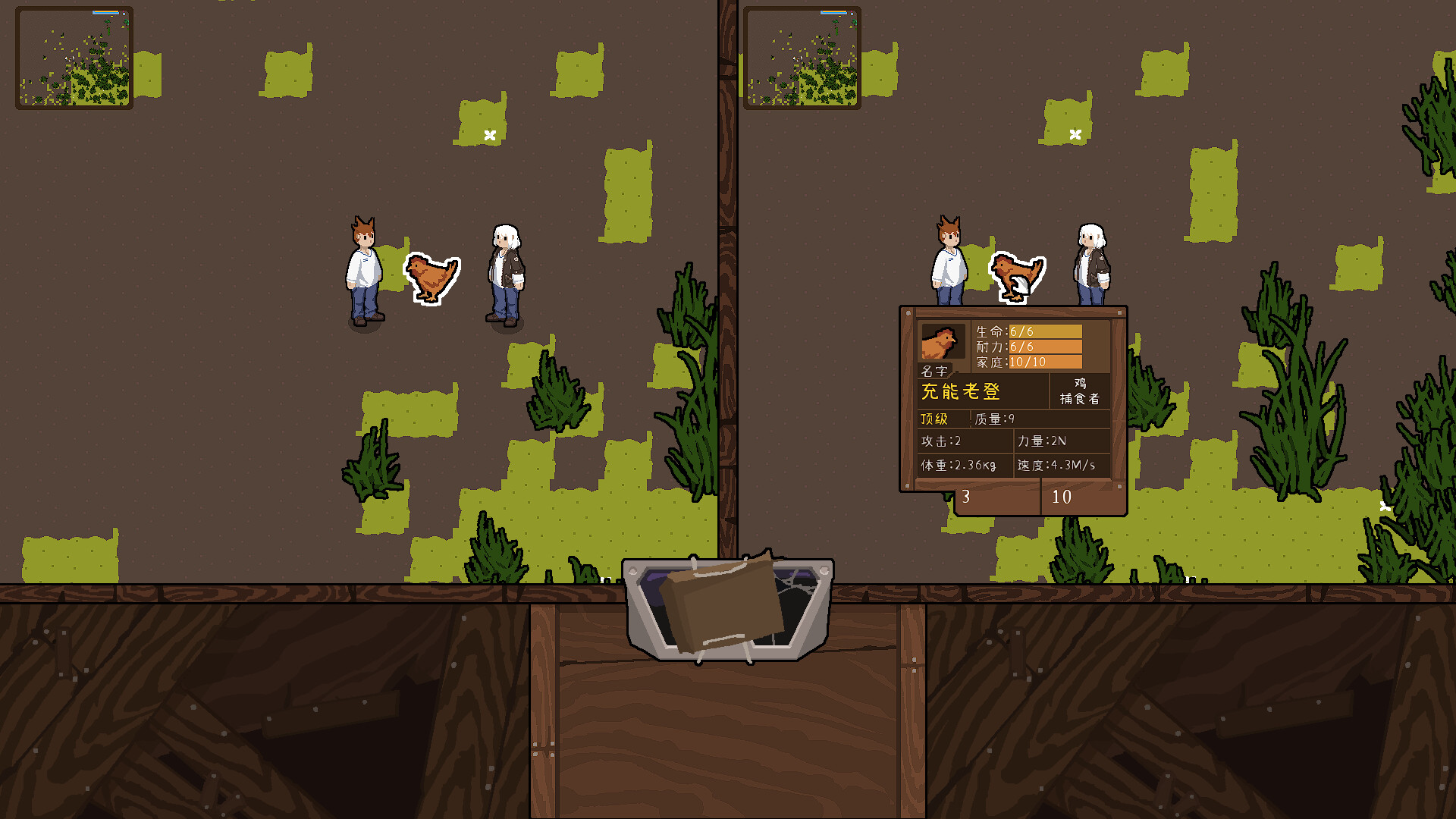This screenshot has height=819, width=1456.
Task: Click the pinwheel marker on the right map
Action: 1074,133
